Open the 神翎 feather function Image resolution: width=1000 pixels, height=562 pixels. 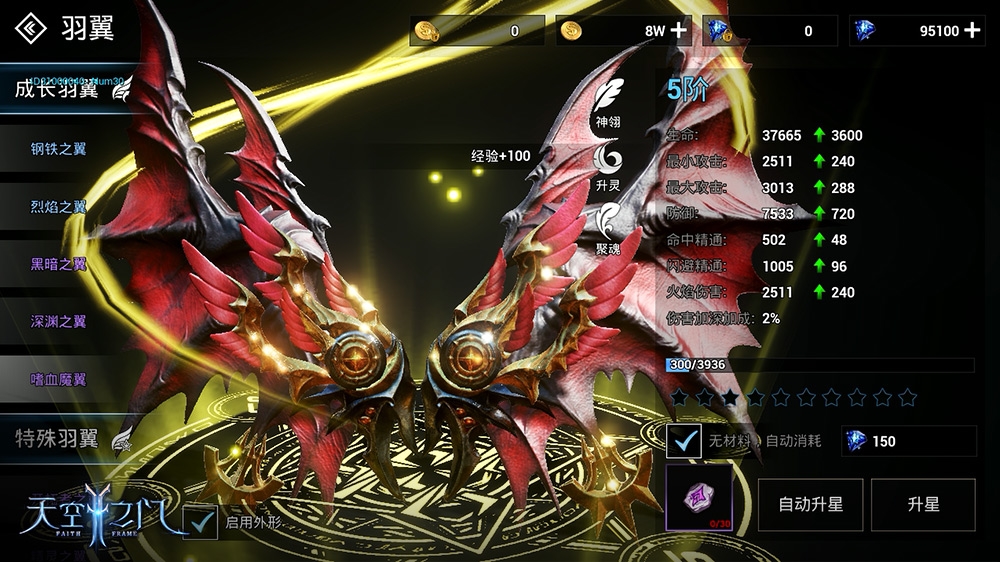tap(608, 100)
